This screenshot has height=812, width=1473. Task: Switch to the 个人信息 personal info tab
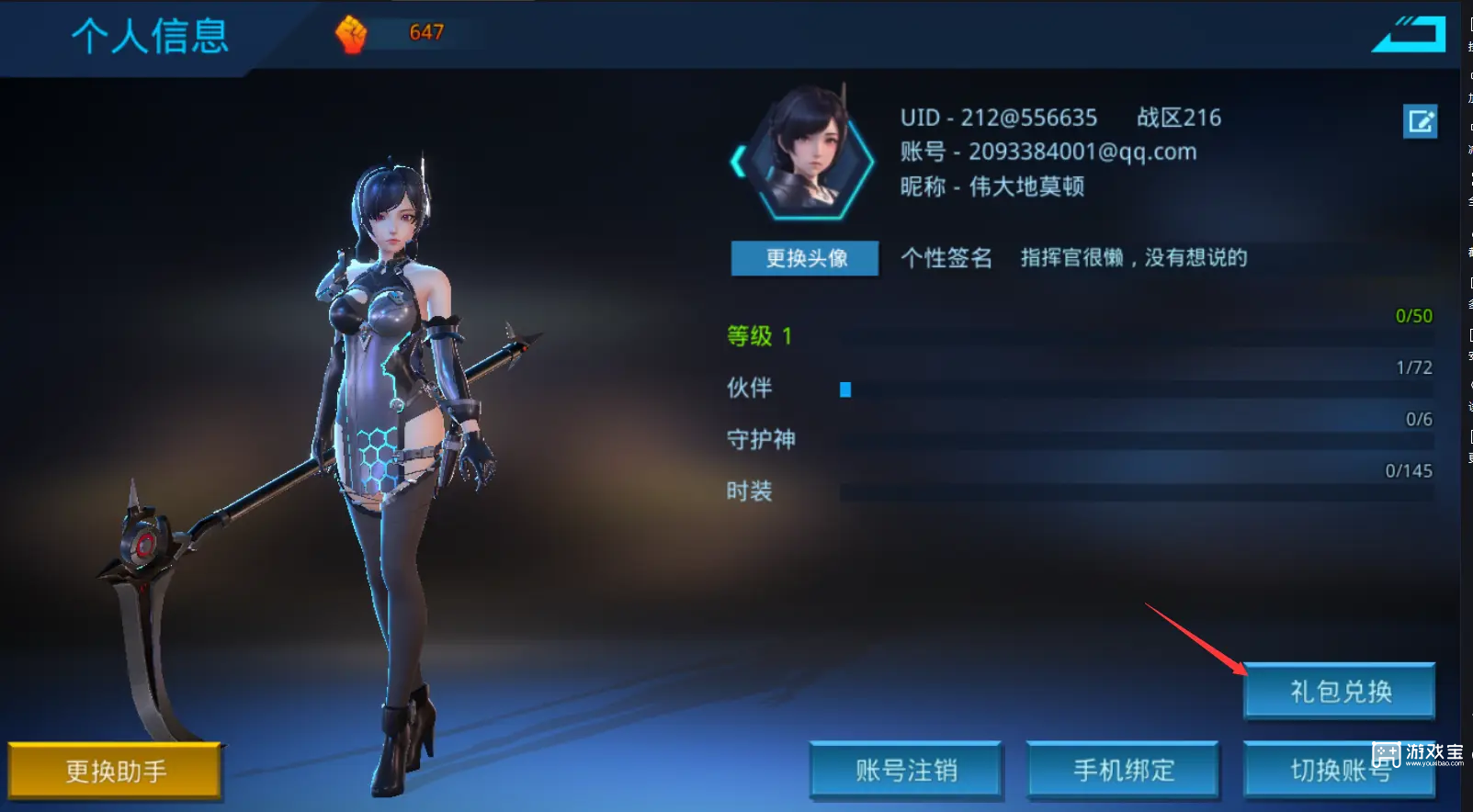tap(150, 37)
